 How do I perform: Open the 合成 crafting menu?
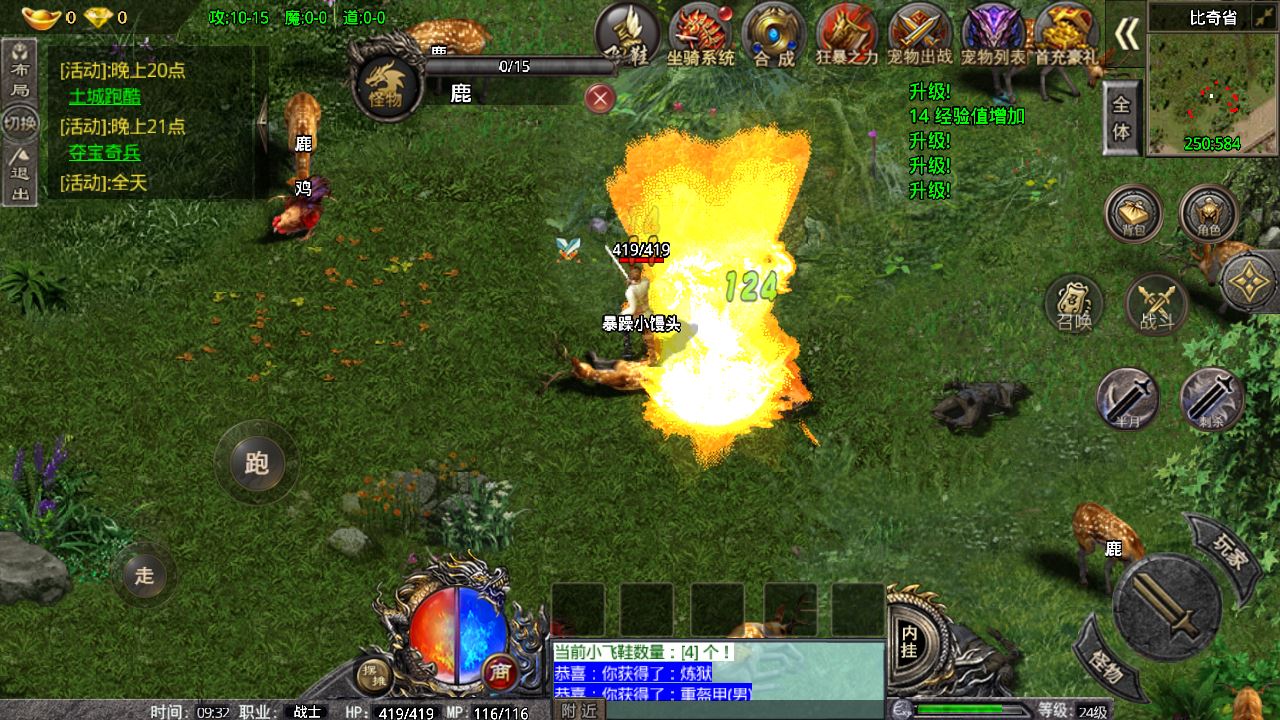pos(774,33)
